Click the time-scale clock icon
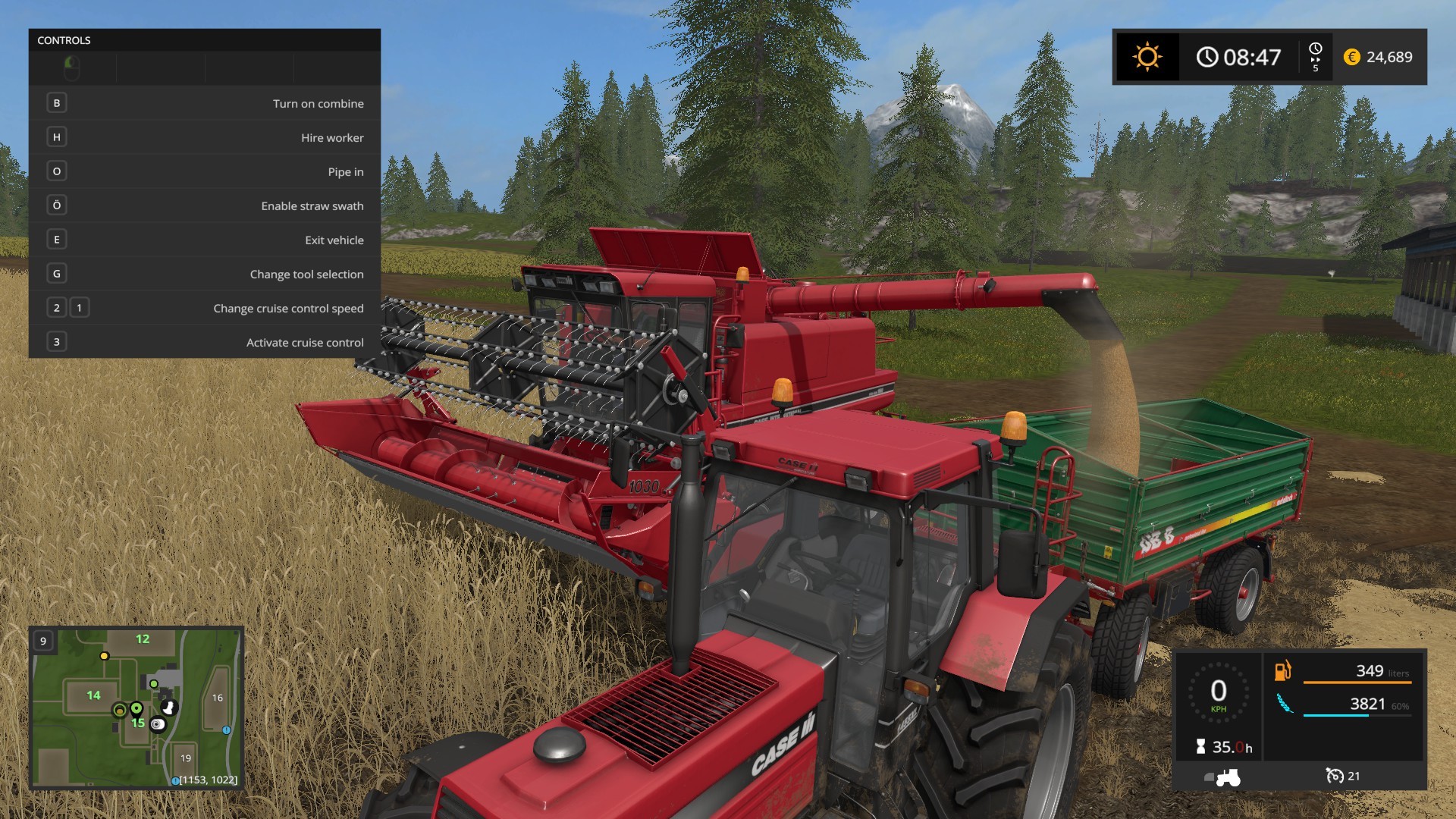 click(1316, 50)
